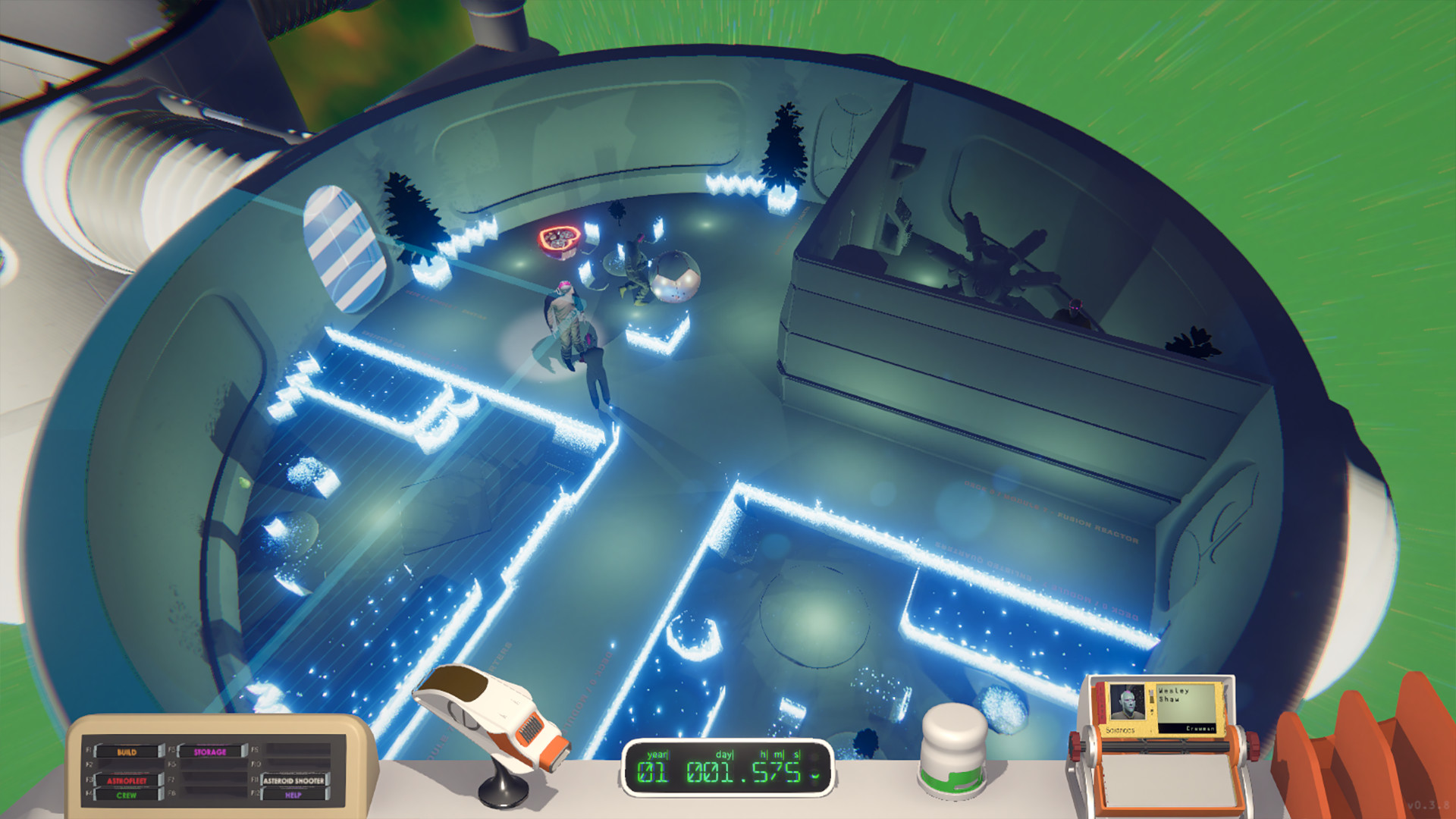This screenshot has width=1456, height=819.
Task: Select the Sciences label on the crew card
Action: pyautogui.click(x=1120, y=730)
